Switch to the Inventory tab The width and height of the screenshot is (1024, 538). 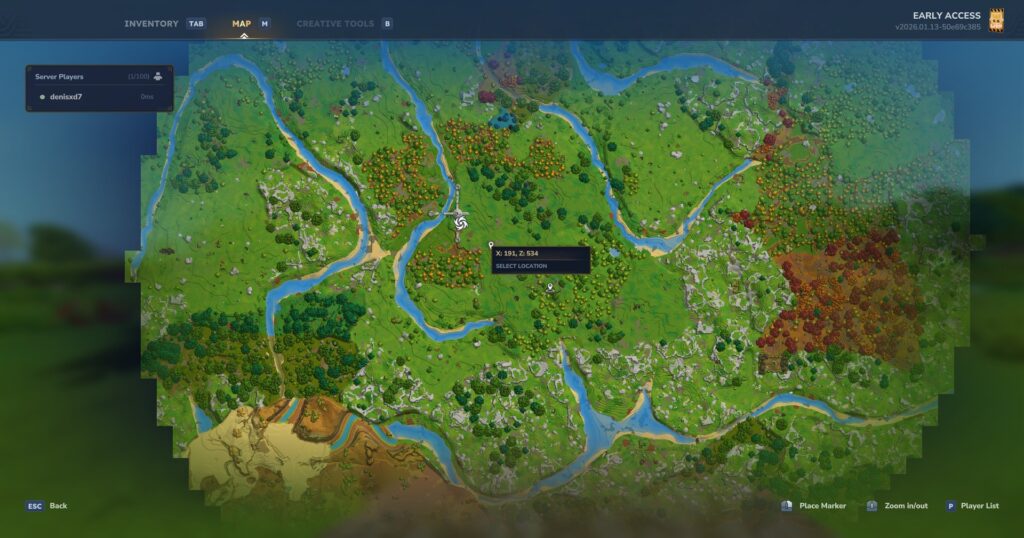coord(151,23)
